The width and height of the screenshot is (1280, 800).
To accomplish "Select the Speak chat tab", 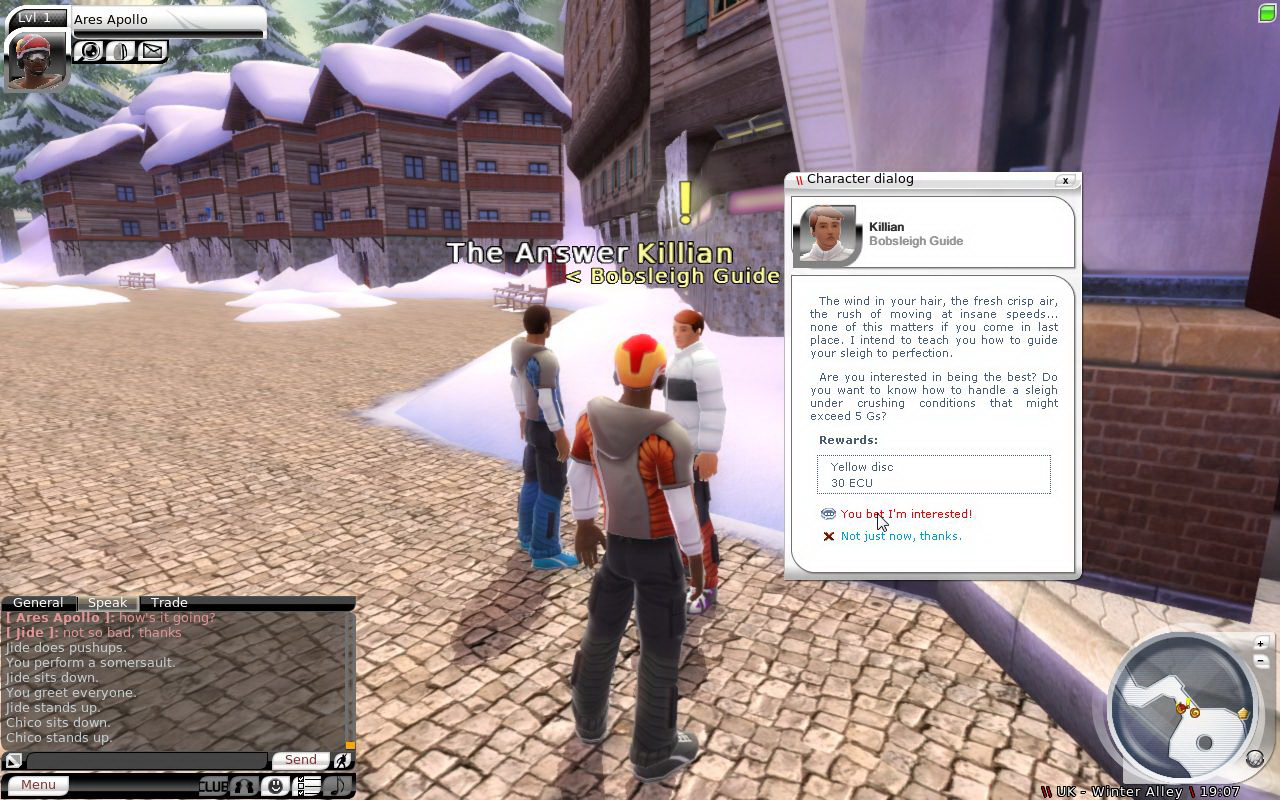I will tap(107, 603).
